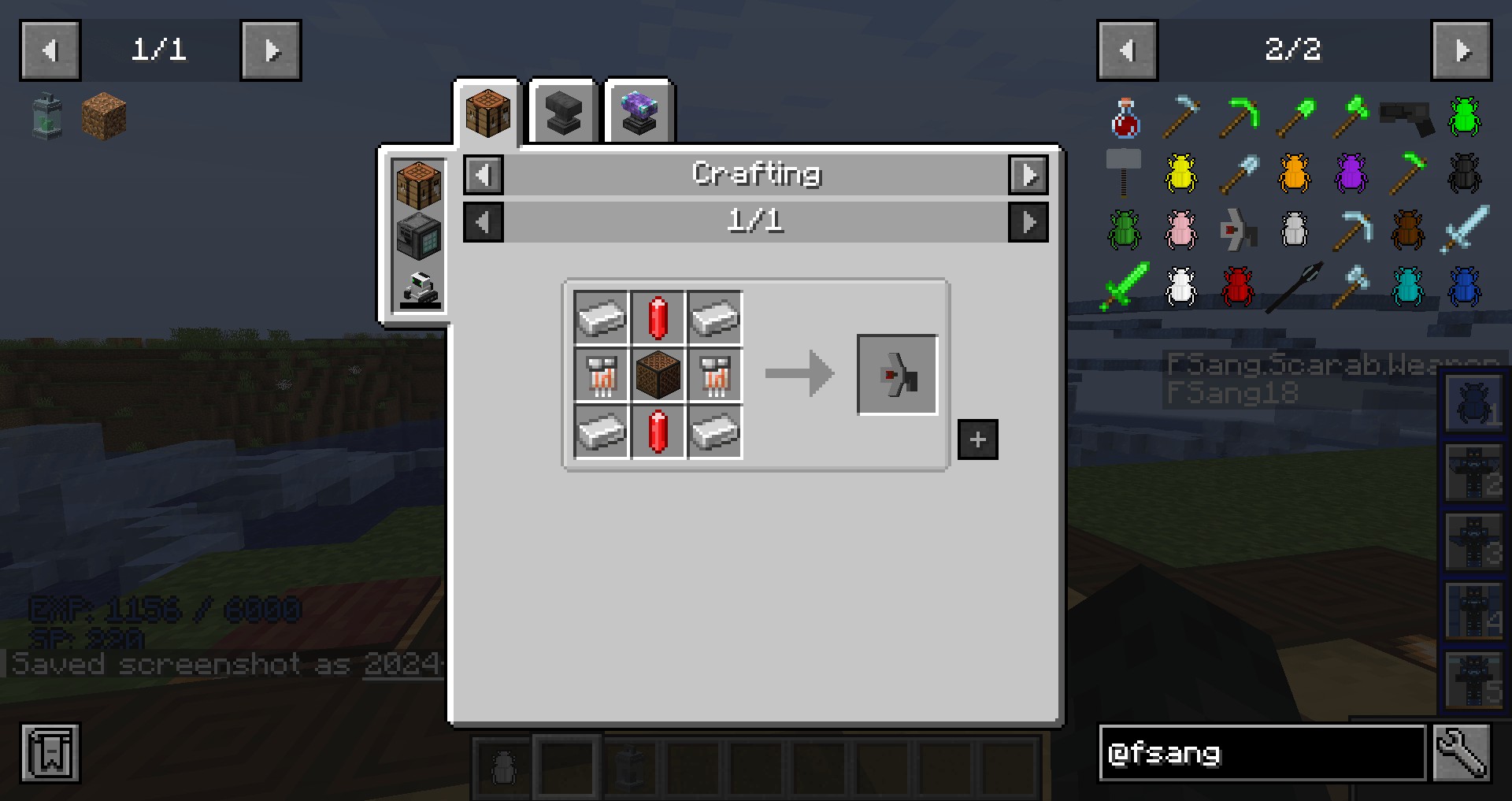Open the wrench config button
The width and height of the screenshot is (1512, 801).
[x=1462, y=754]
